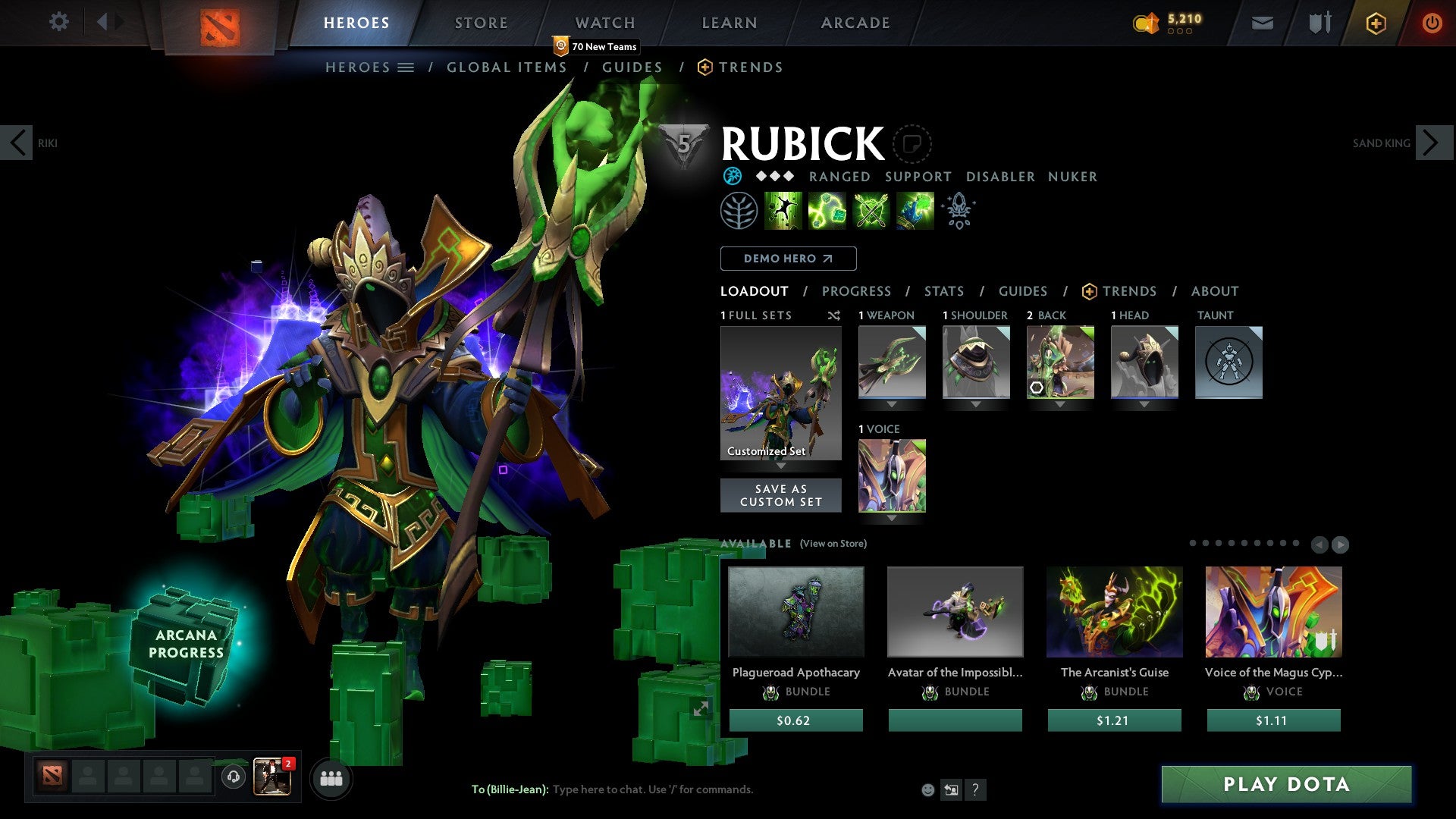Expand the Weapon slot dropdown arrow

(891, 403)
